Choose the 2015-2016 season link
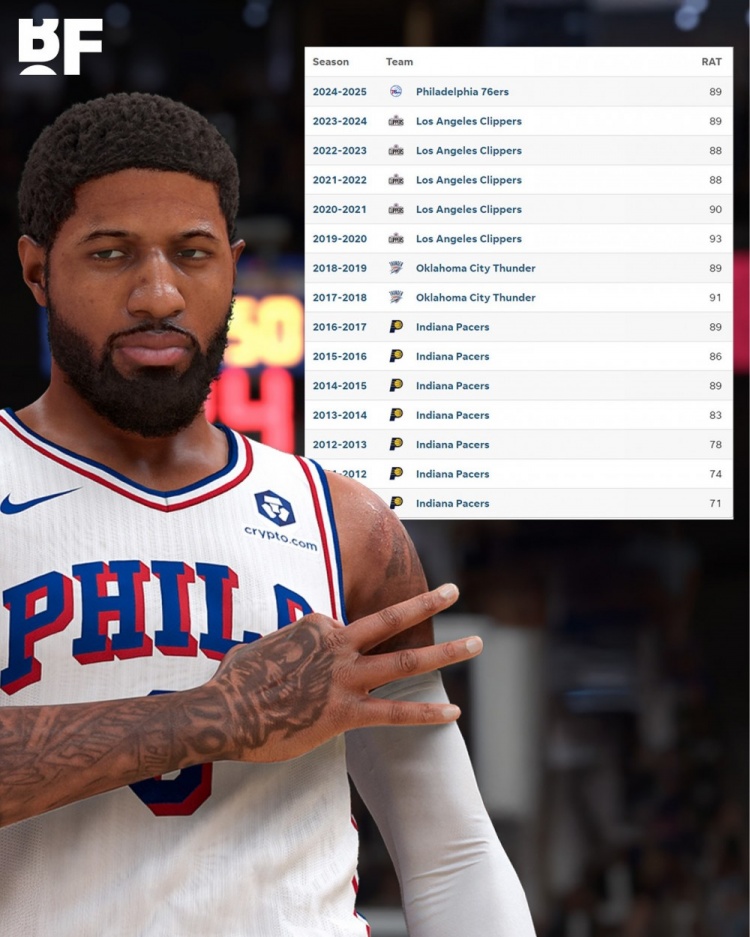This screenshot has height=937, width=750. (x=339, y=356)
